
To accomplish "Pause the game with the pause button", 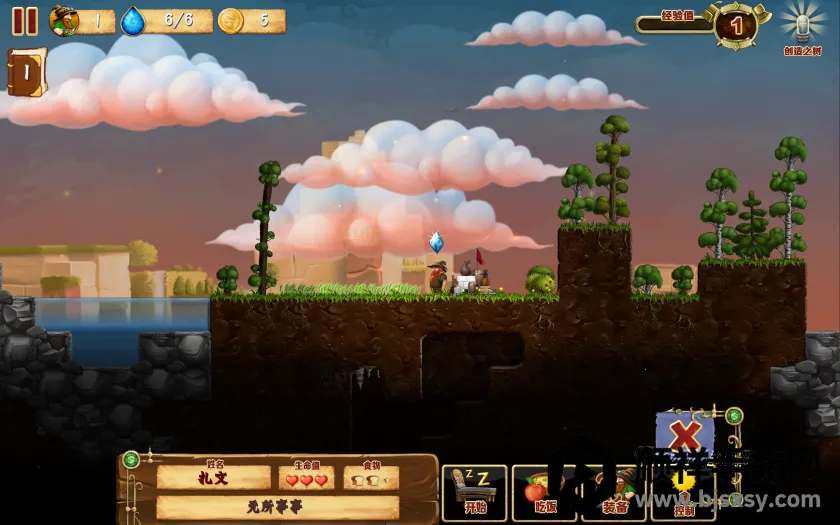I will (24, 21).
